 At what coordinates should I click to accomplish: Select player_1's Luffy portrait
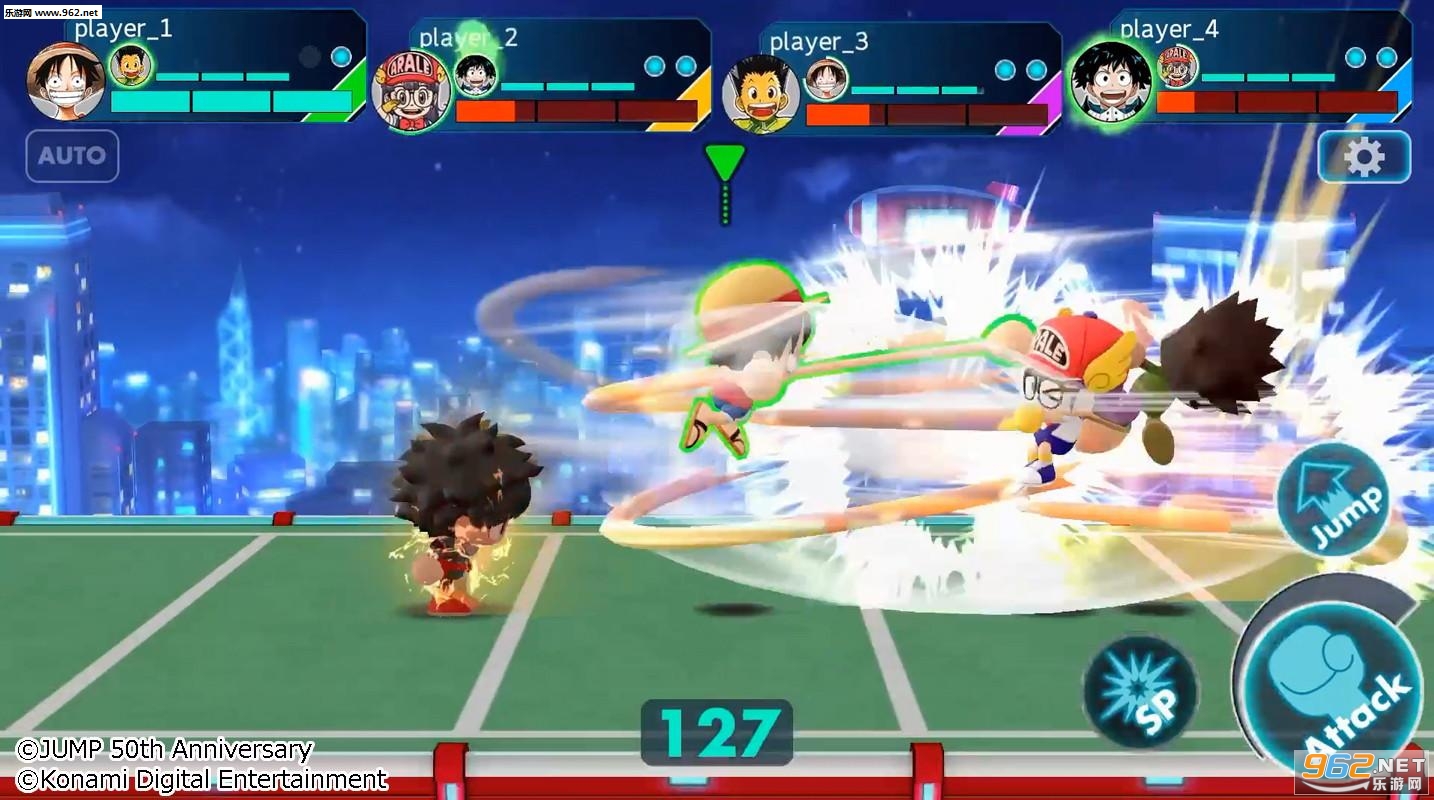point(66,82)
